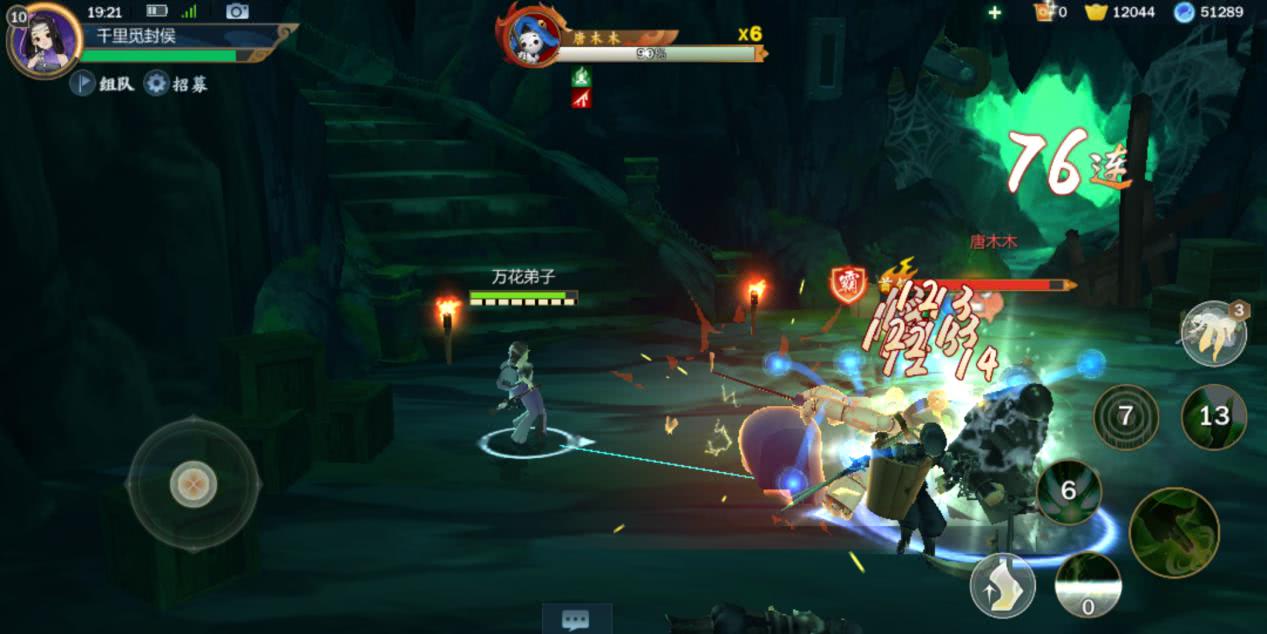Open the player portrait for 千里觅封侯
1267x634 pixels.
[44, 39]
